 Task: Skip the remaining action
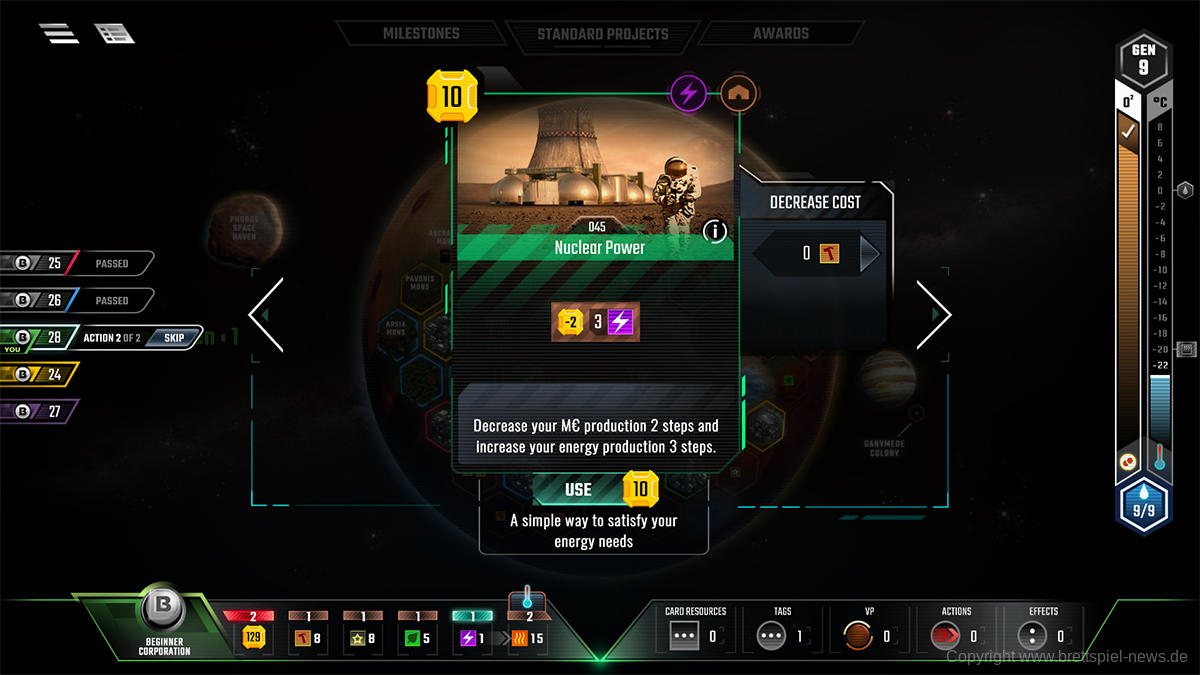[x=174, y=337]
